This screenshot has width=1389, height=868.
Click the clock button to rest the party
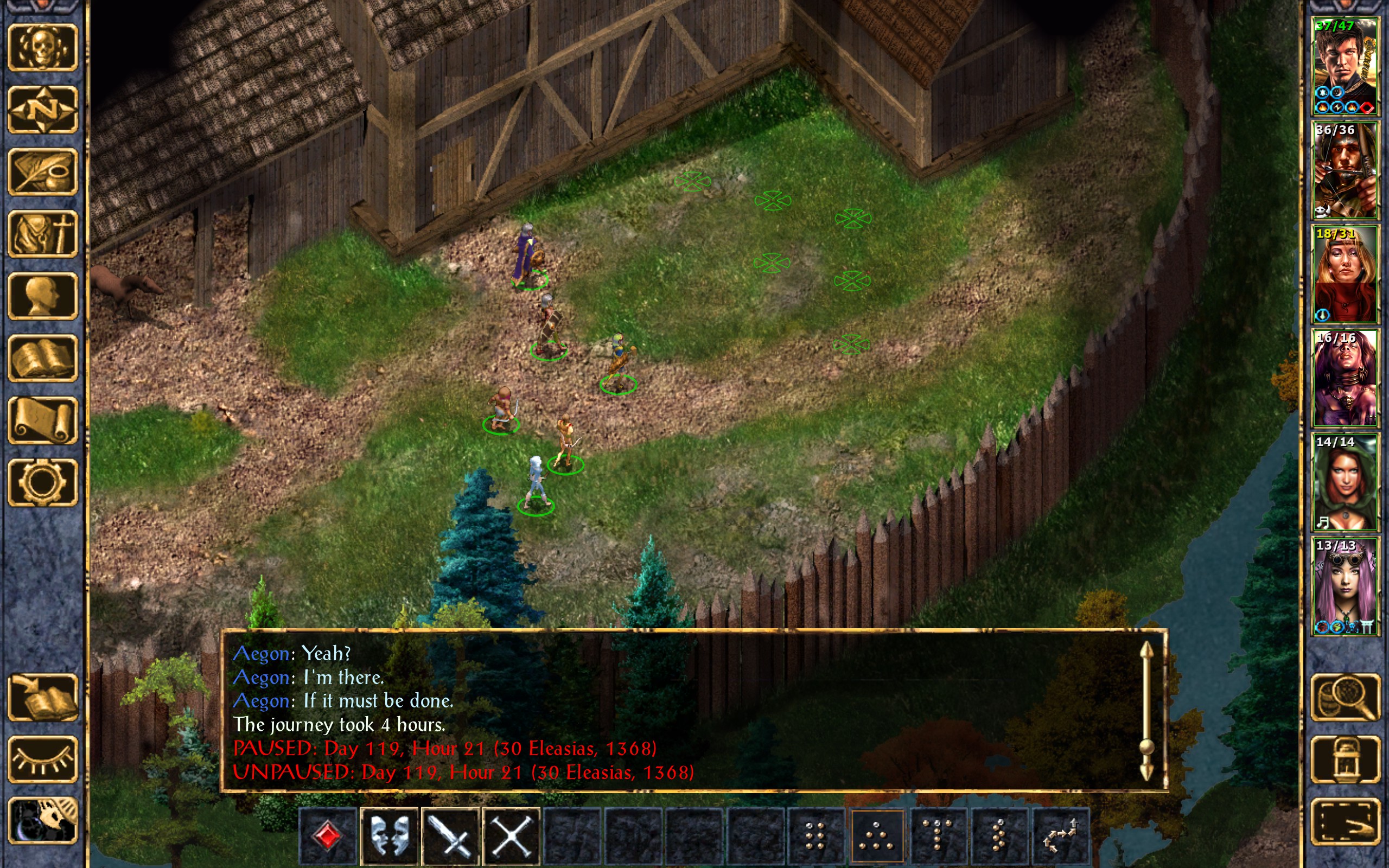pos(43,822)
